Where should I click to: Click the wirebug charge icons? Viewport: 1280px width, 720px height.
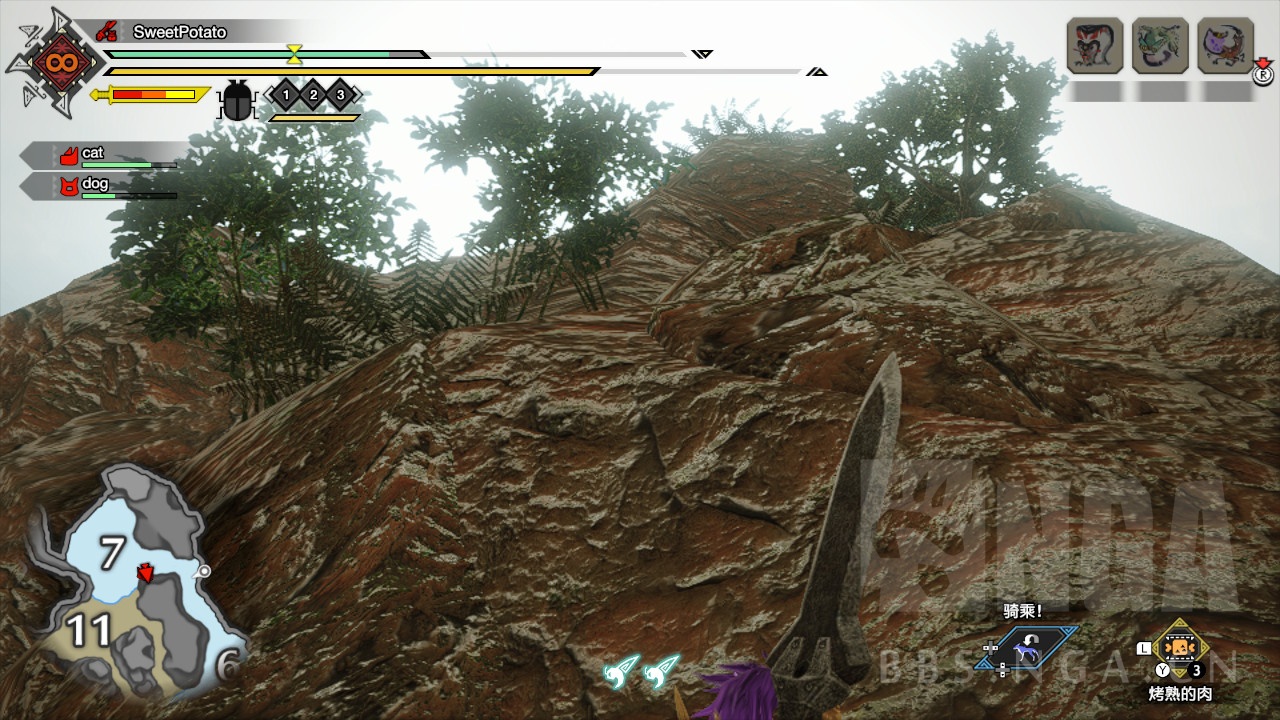[640, 670]
